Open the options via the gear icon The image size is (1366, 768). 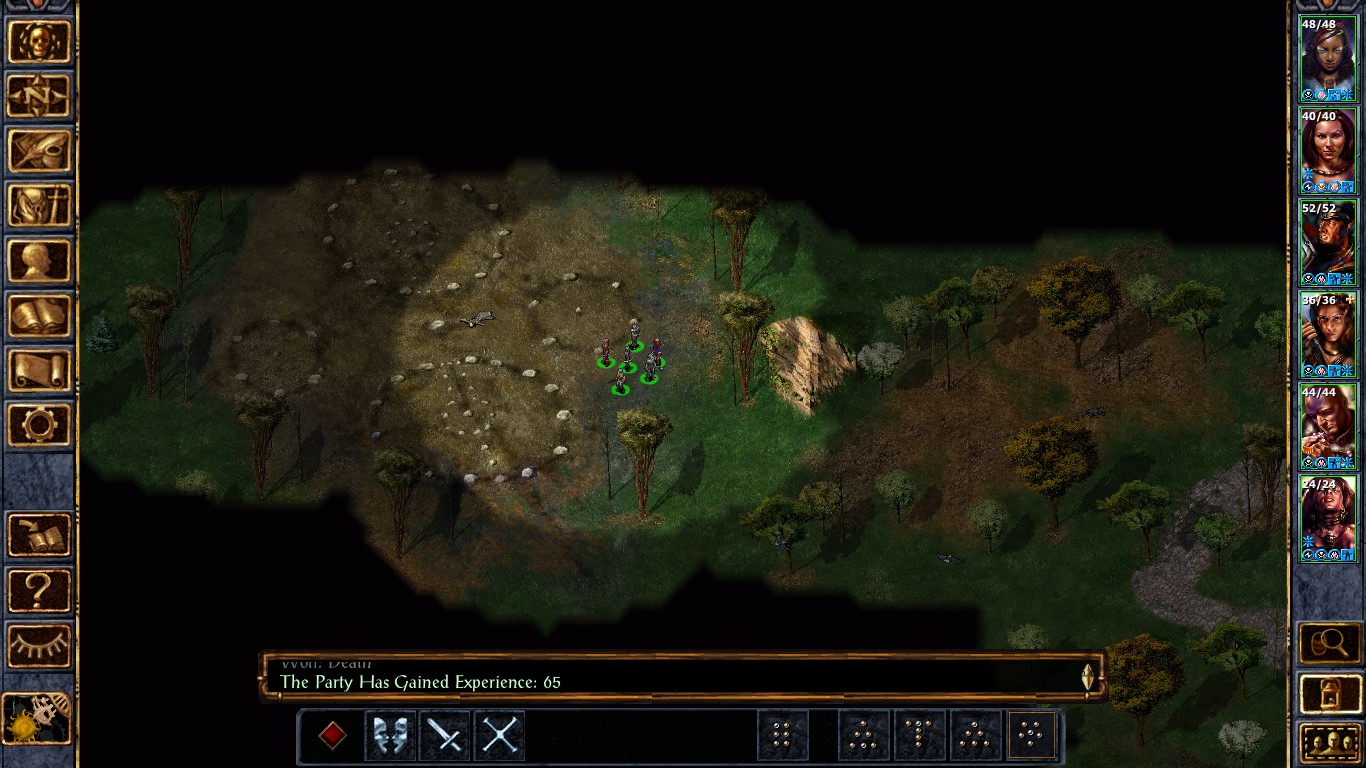click(x=39, y=425)
